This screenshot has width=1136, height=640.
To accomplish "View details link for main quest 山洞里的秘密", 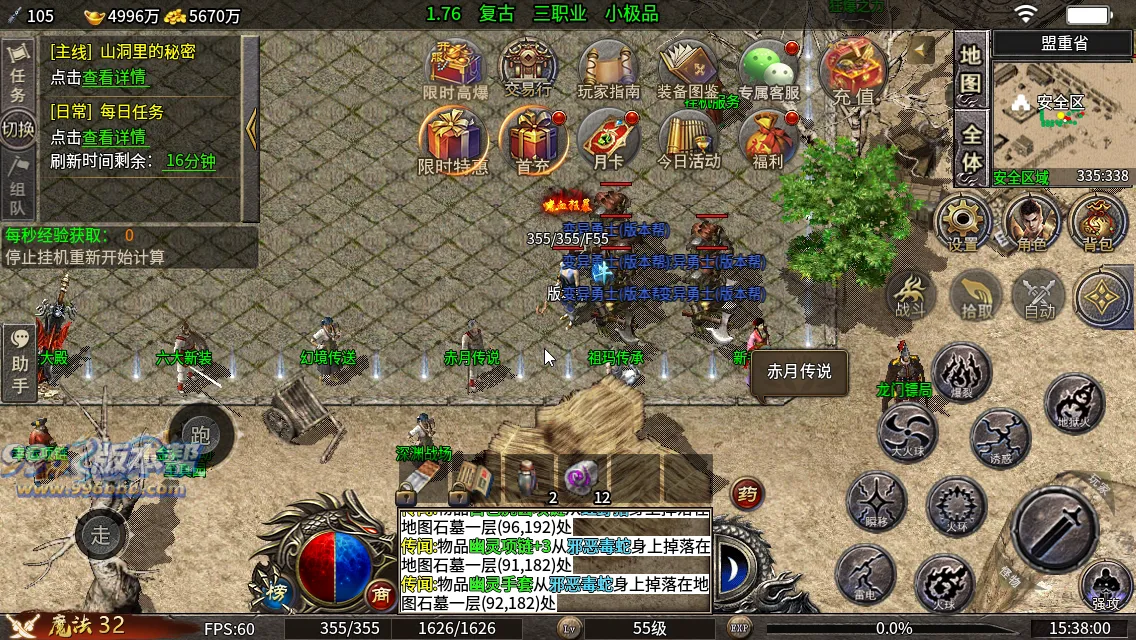I will 114,77.
